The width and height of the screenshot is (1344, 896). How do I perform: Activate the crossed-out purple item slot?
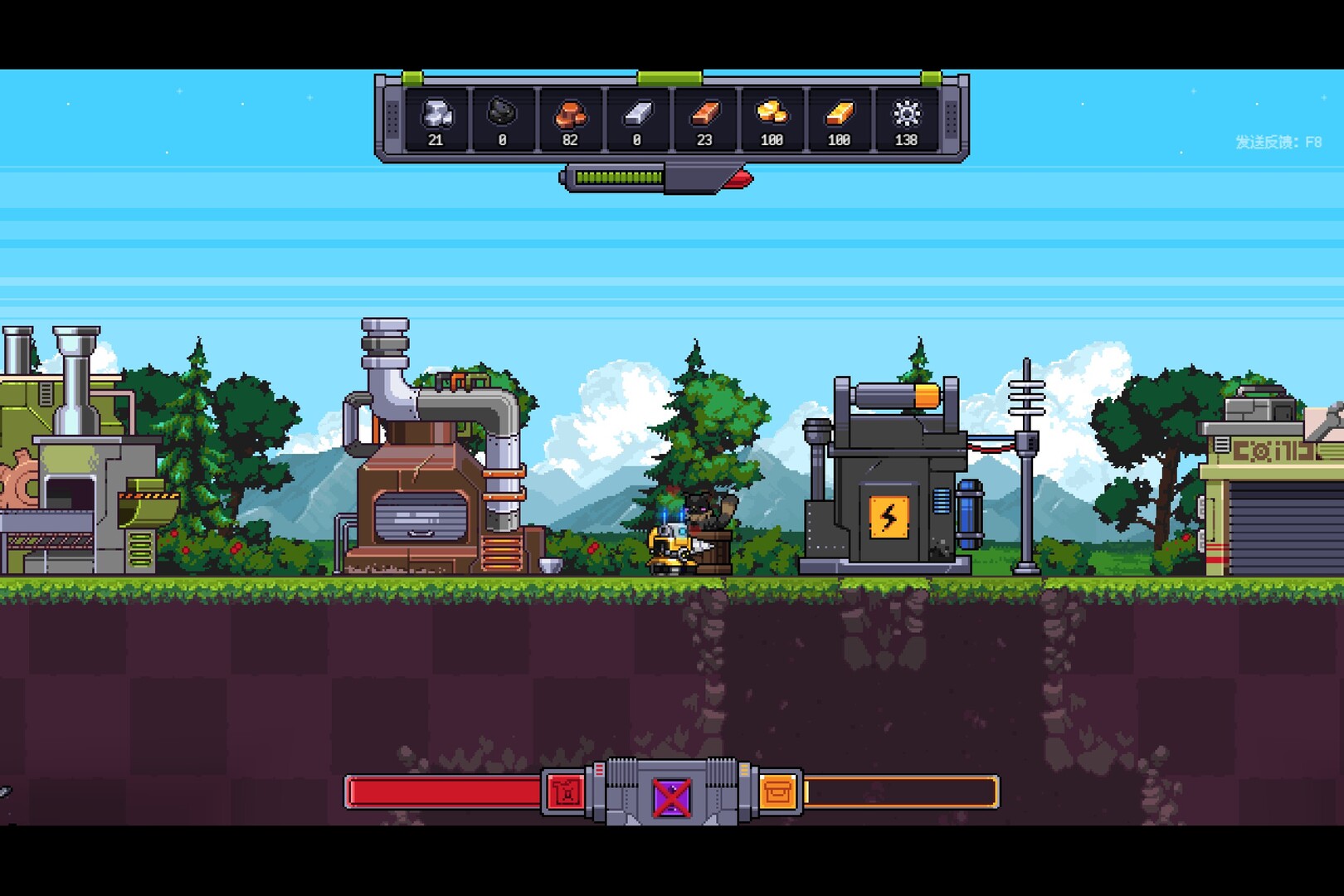671,797
